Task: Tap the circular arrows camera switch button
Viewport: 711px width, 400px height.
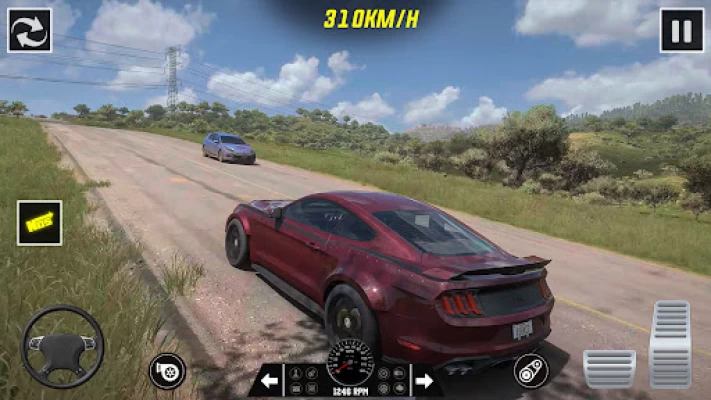Action: click(30, 30)
